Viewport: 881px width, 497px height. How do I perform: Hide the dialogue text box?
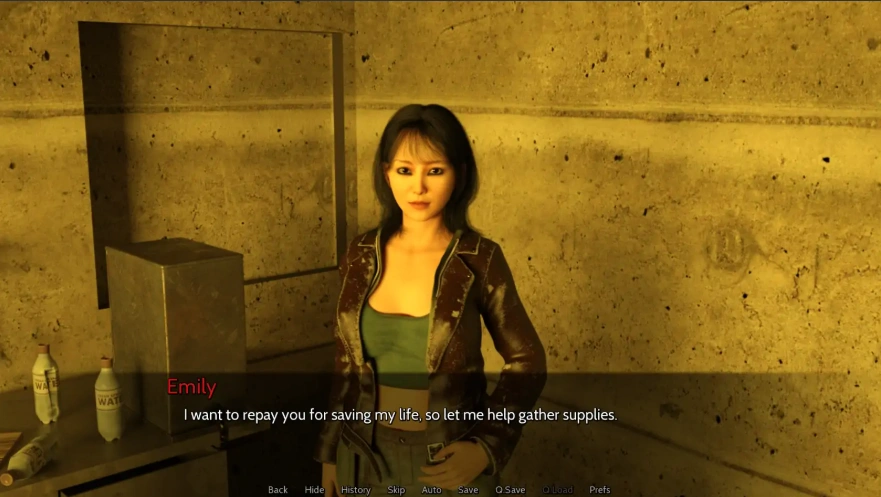click(x=314, y=490)
